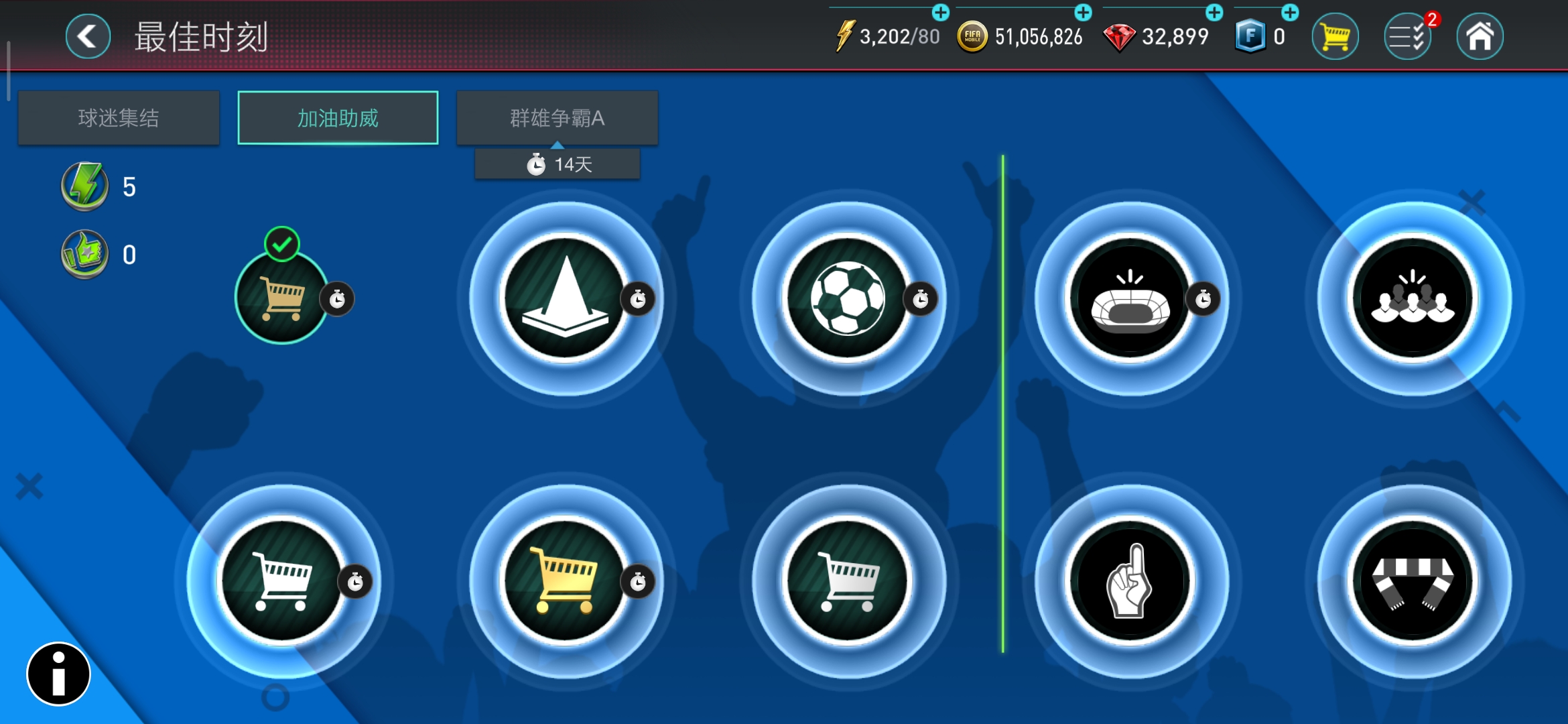Add stamina with the lightning plus button
This screenshot has height=724, width=1568.
point(941,12)
